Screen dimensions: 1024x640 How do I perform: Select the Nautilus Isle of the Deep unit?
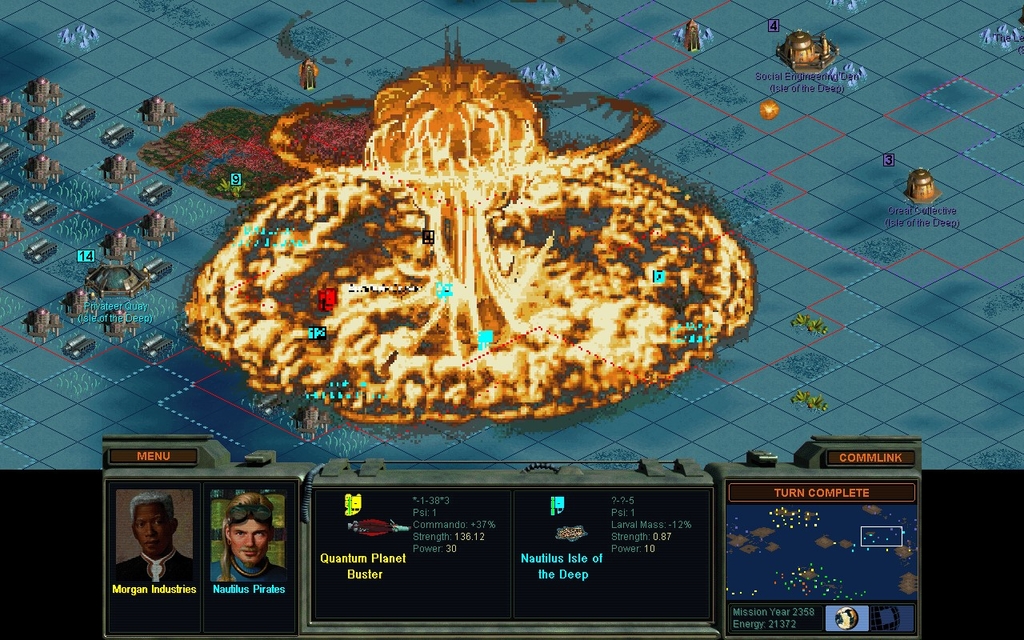(x=570, y=533)
